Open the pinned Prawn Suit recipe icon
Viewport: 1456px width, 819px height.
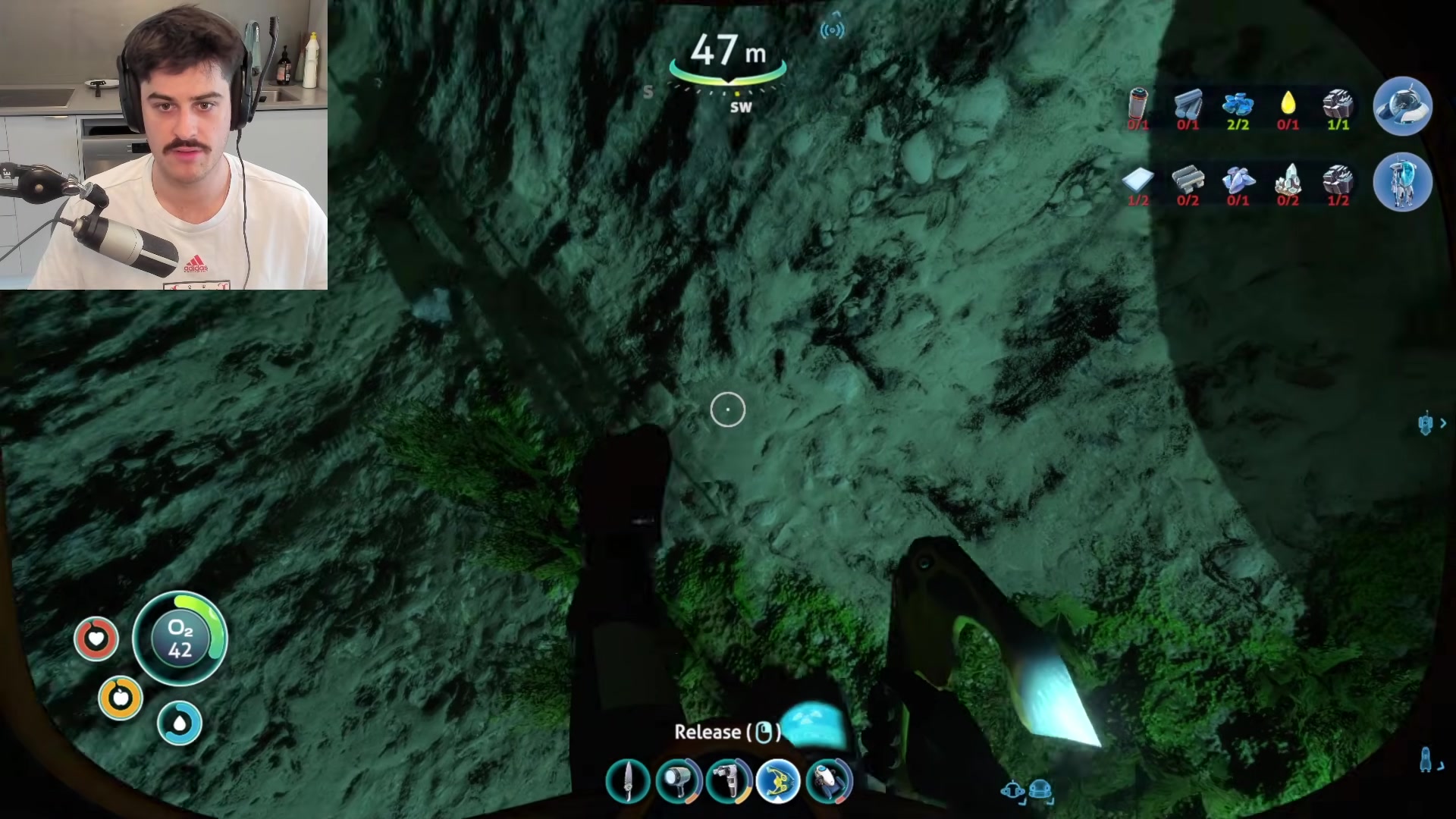point(1402,182)
